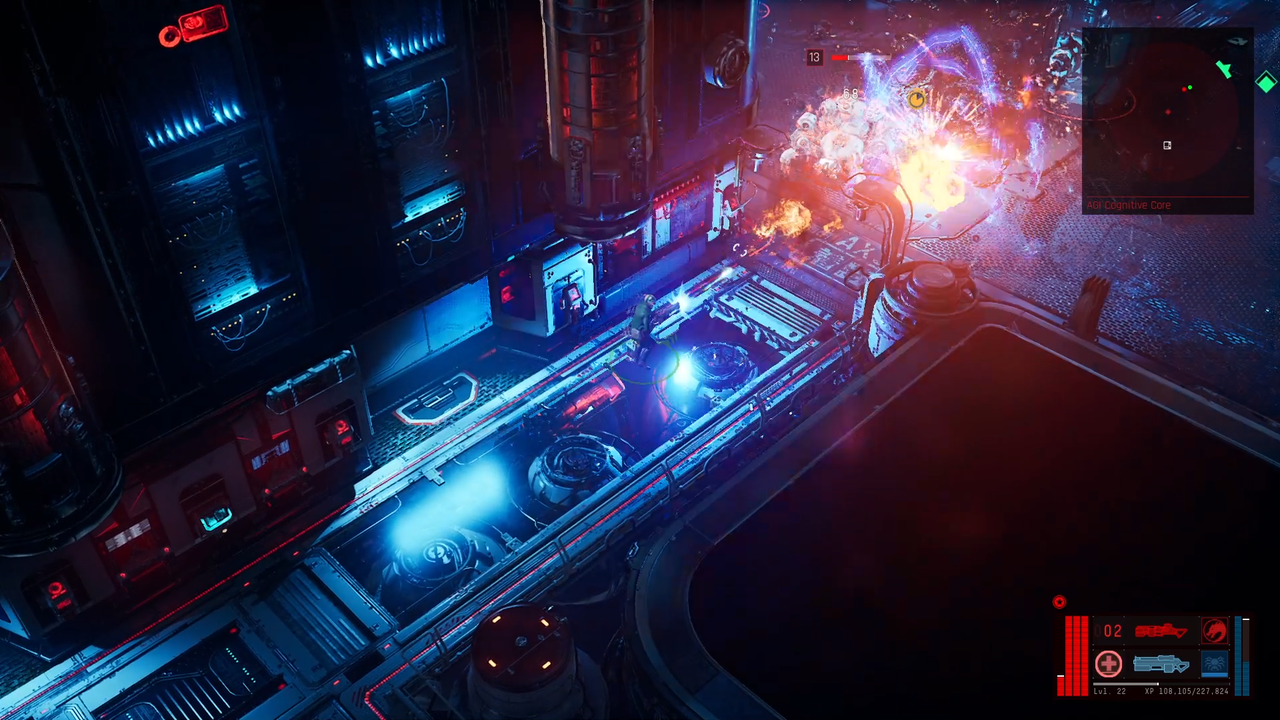1280x720 pixels.
Task: Use the medkit cross icon
Action: 1108,663
